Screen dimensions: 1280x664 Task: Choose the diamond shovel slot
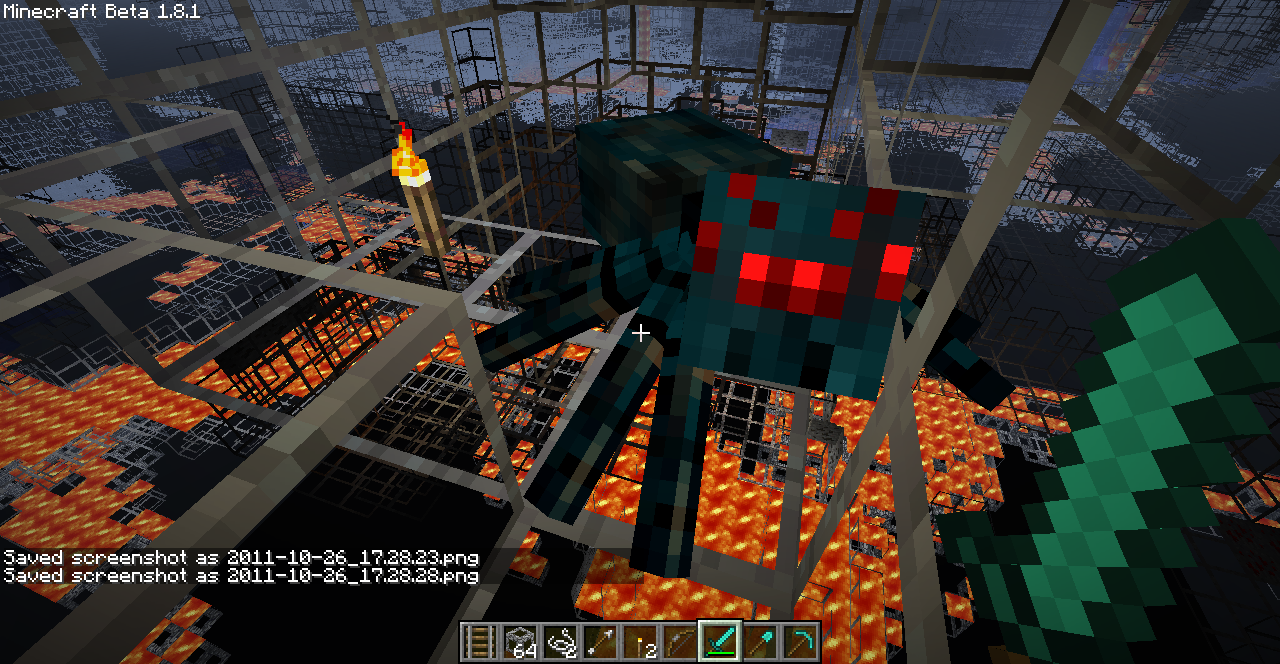click(x=760, y=641)
